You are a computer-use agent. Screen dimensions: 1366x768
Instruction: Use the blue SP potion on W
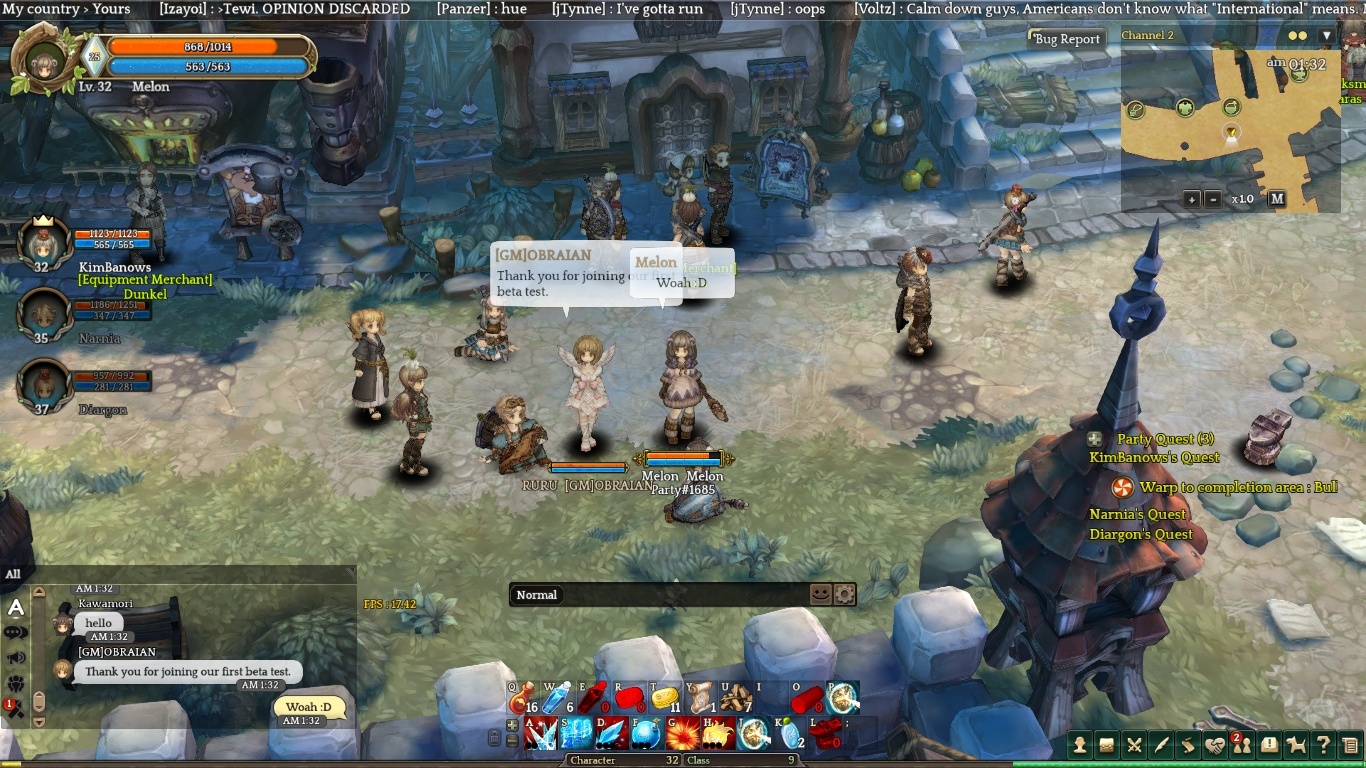(558, 698)
